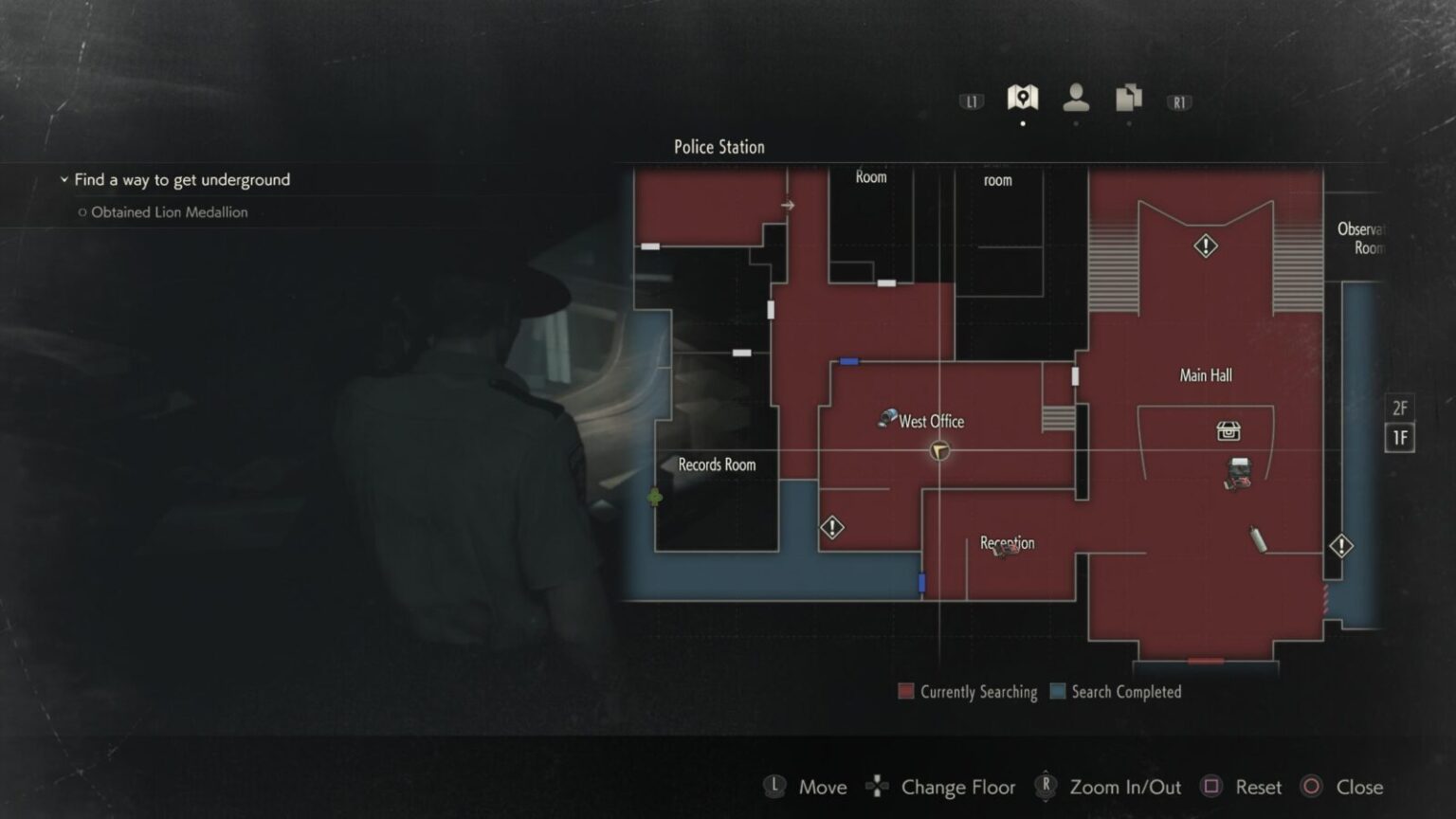
Task: Select the item box icon in Main Hall
Action: click(1229, 431)
